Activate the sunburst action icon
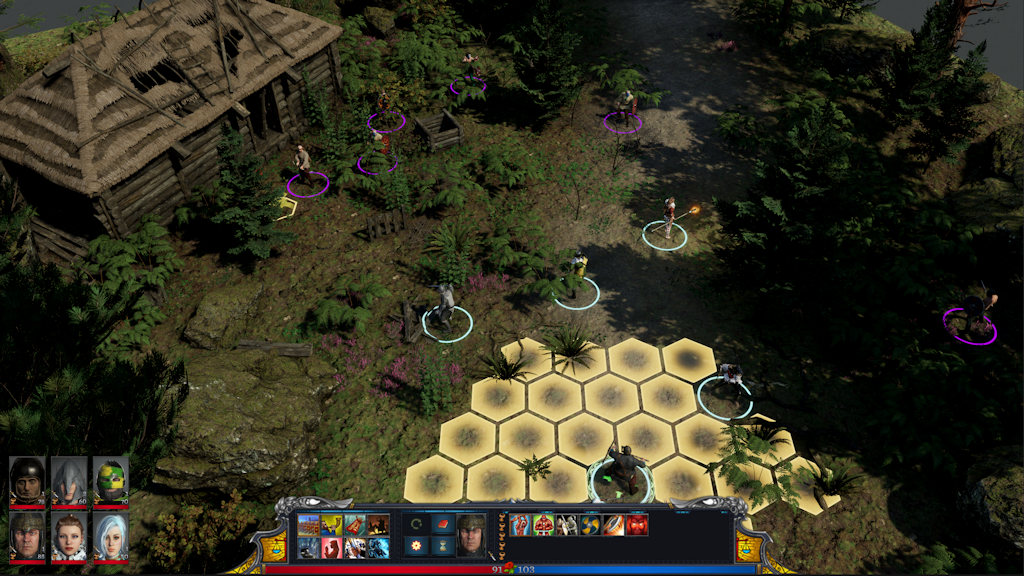Image resolution: width=1024 pixels, height=576 pixels. (x=415, y=546)
